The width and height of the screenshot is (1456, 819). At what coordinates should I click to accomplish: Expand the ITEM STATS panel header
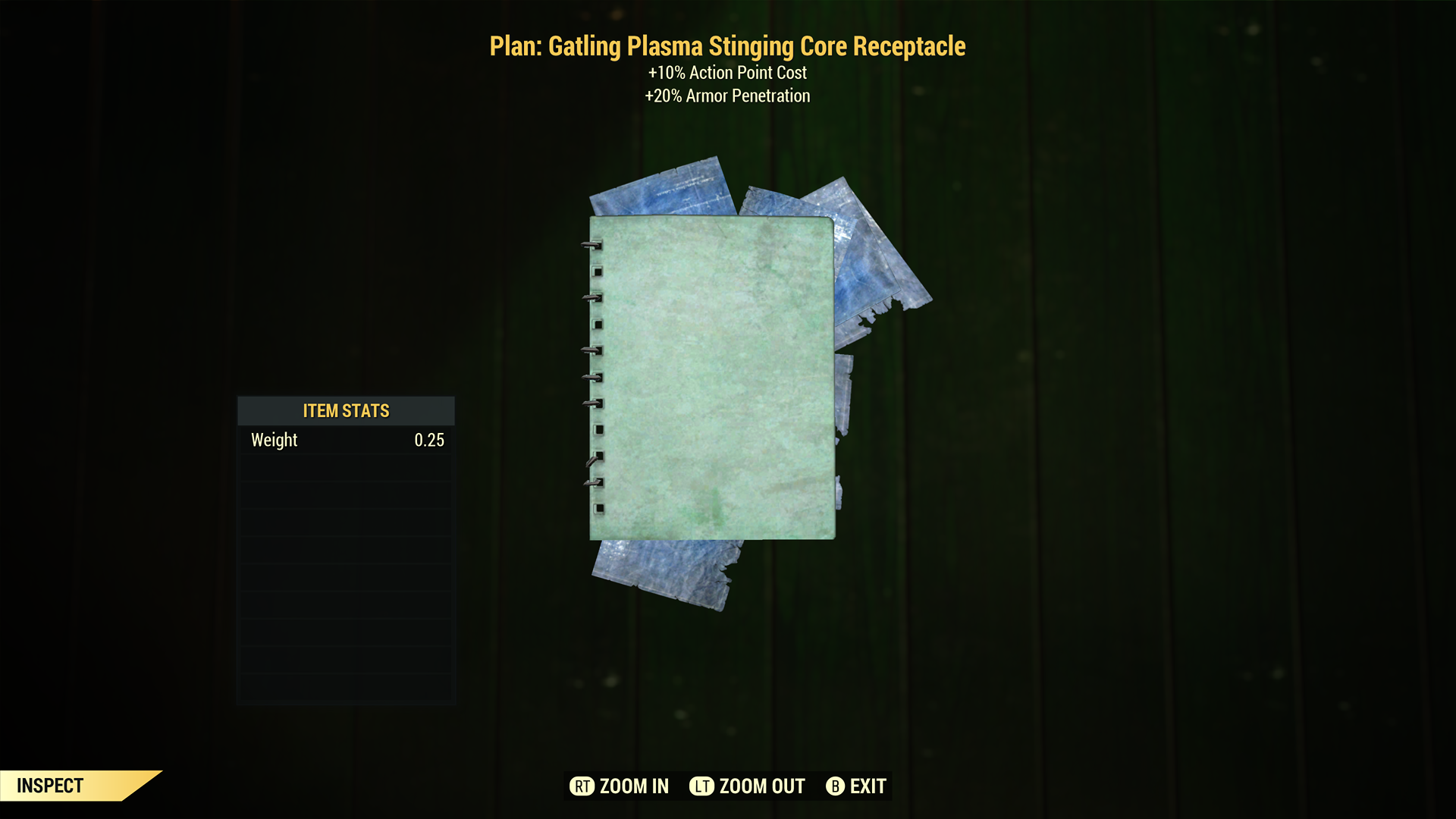345,410
